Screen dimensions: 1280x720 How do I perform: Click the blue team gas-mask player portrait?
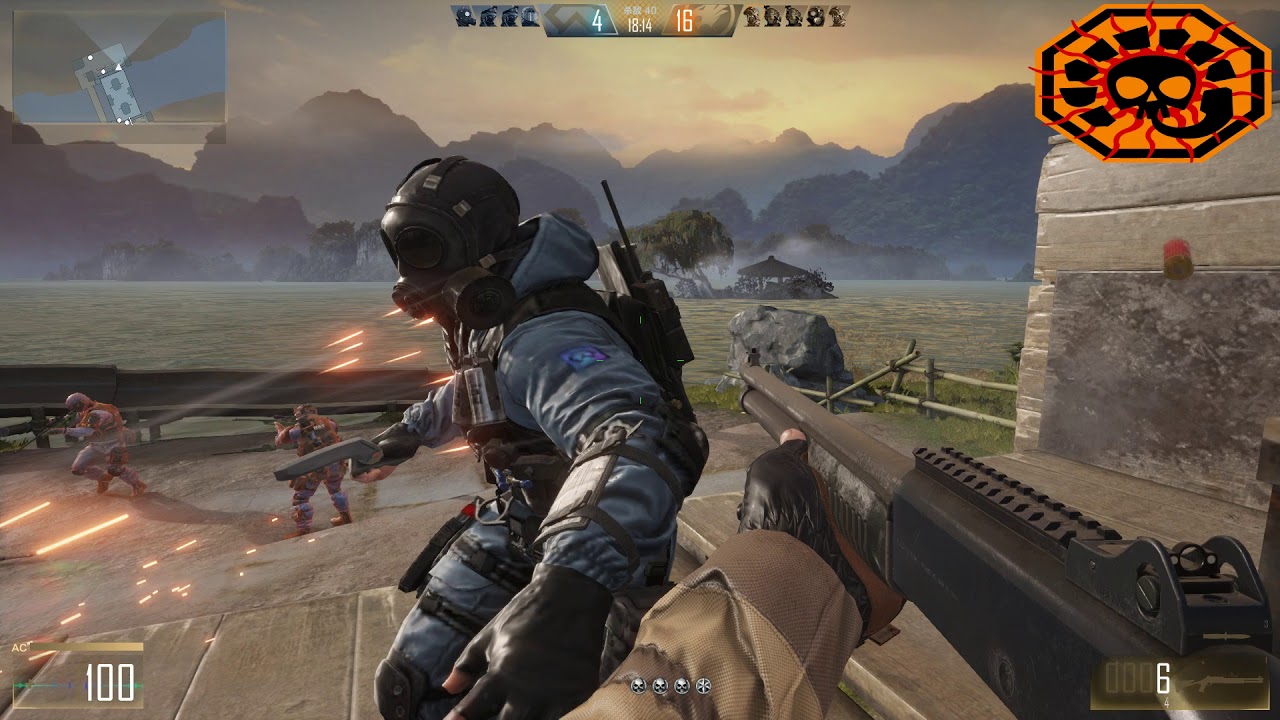point(463,16)
